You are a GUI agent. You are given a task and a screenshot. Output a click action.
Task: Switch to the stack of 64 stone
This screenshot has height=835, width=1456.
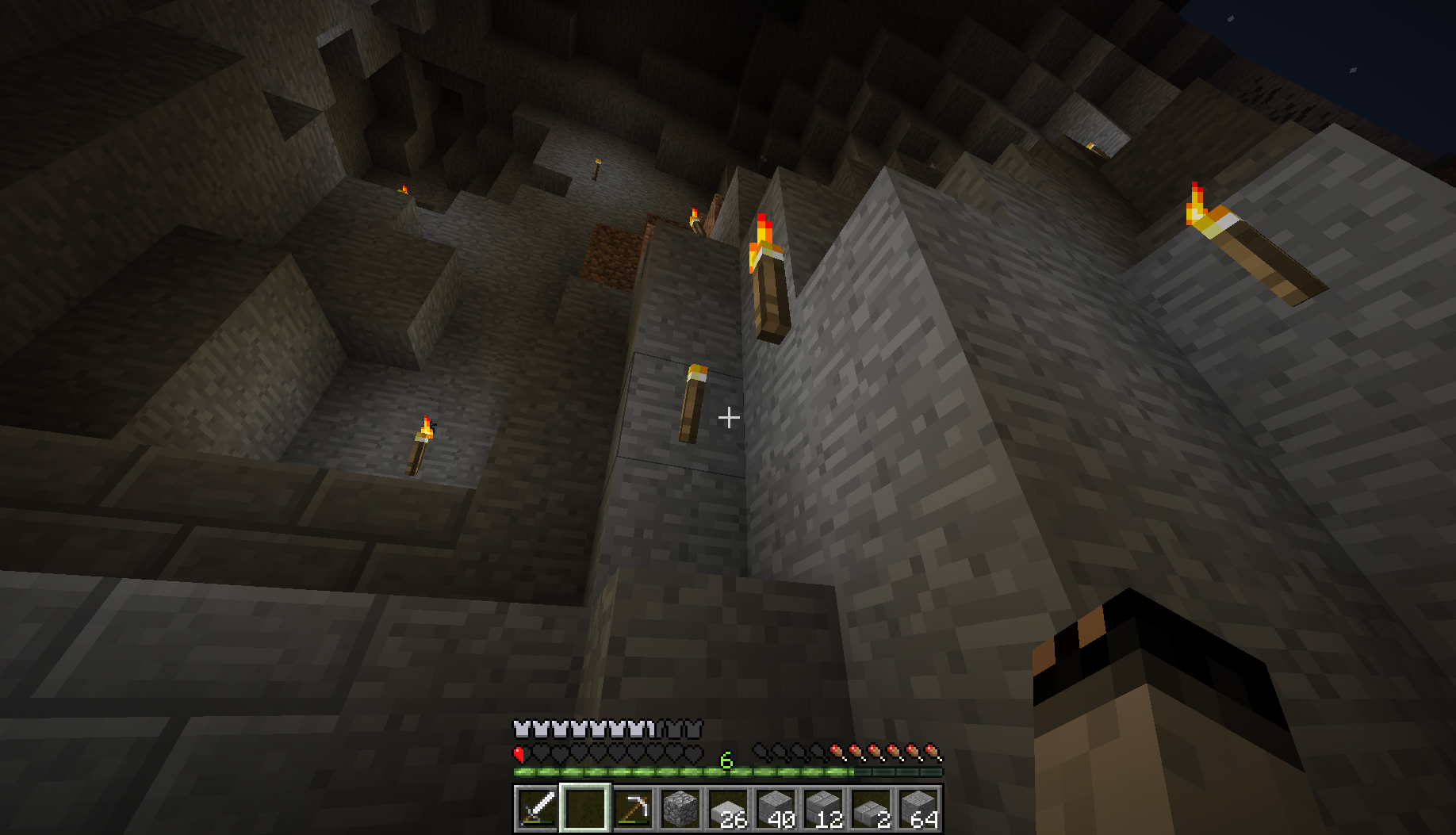(918, 808)
